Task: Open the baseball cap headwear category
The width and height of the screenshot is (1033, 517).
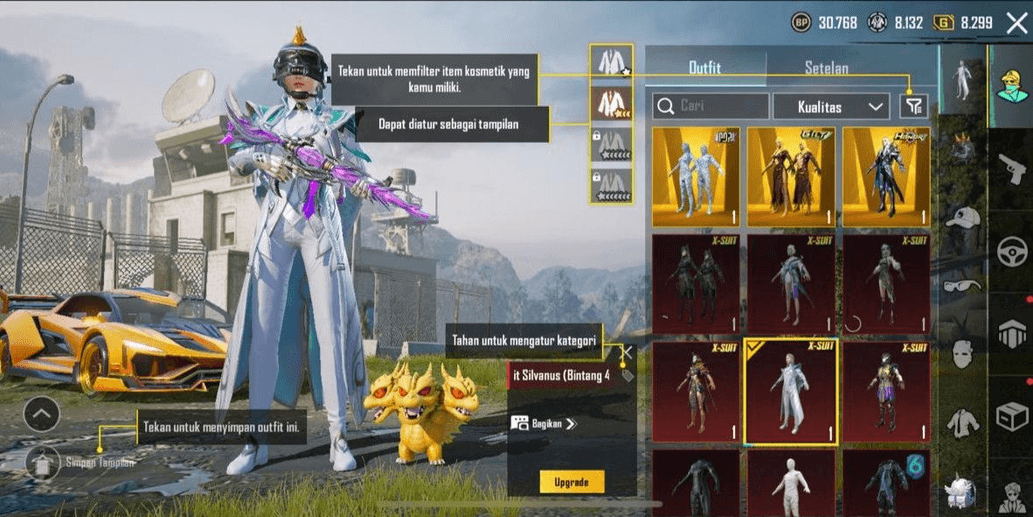Action: click(962, 218)
